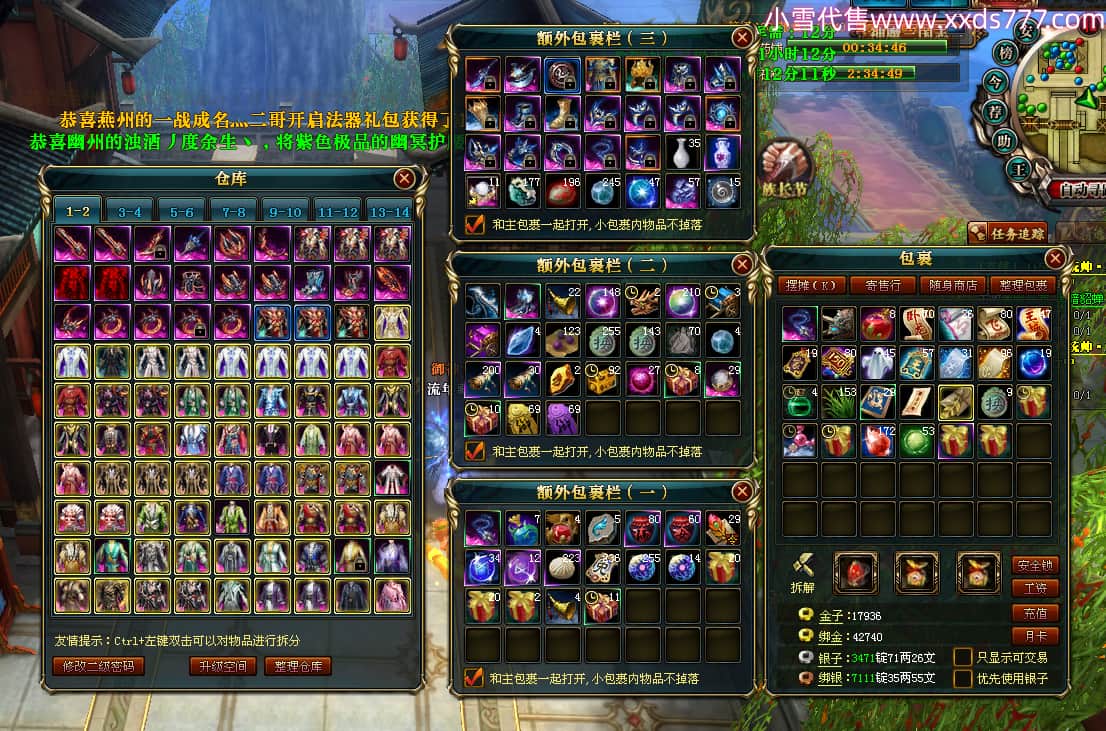Open the 寄售行 consignment house

click(881, 285)
